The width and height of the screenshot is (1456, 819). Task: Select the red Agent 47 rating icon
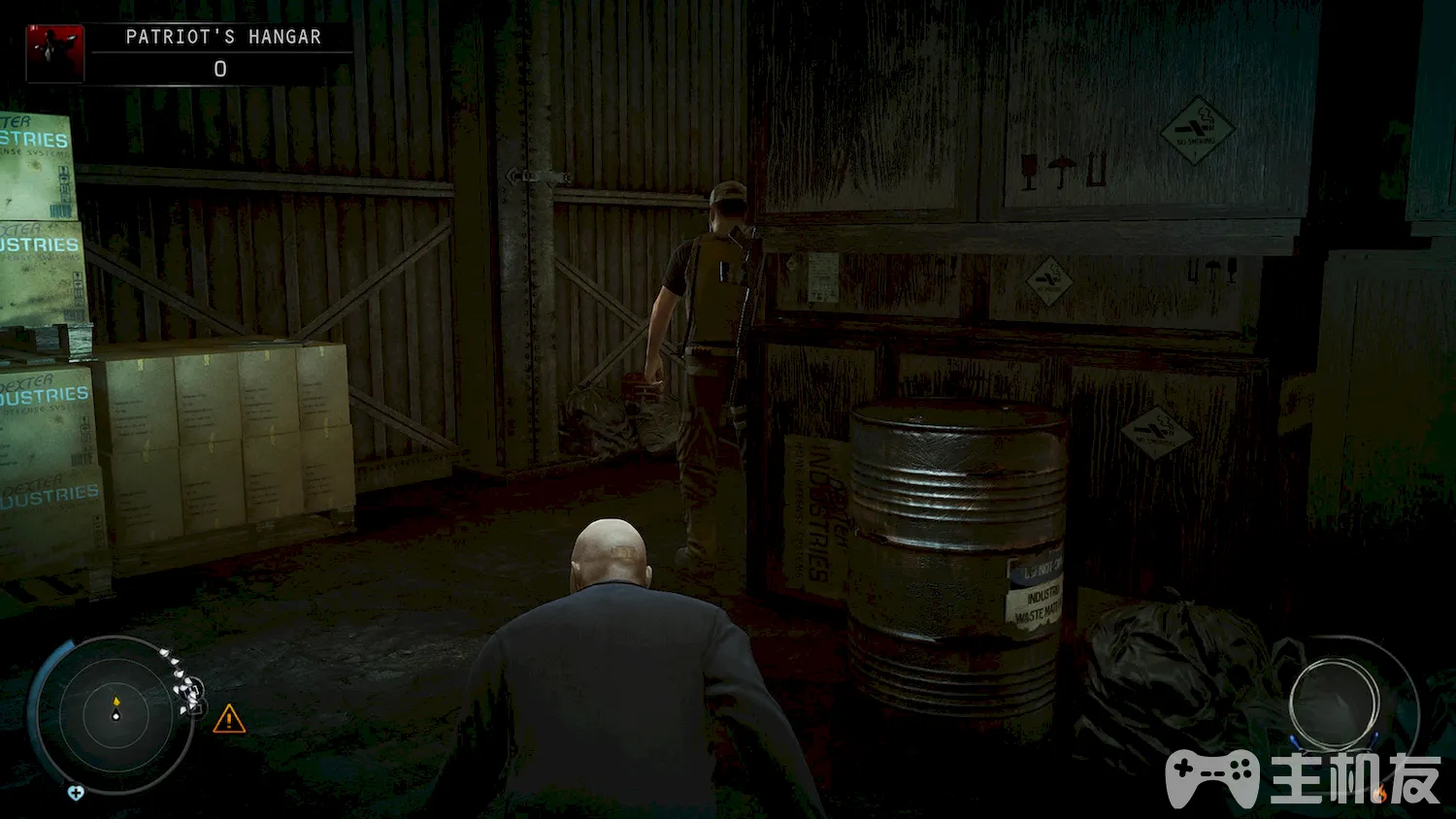click(55, 52)
